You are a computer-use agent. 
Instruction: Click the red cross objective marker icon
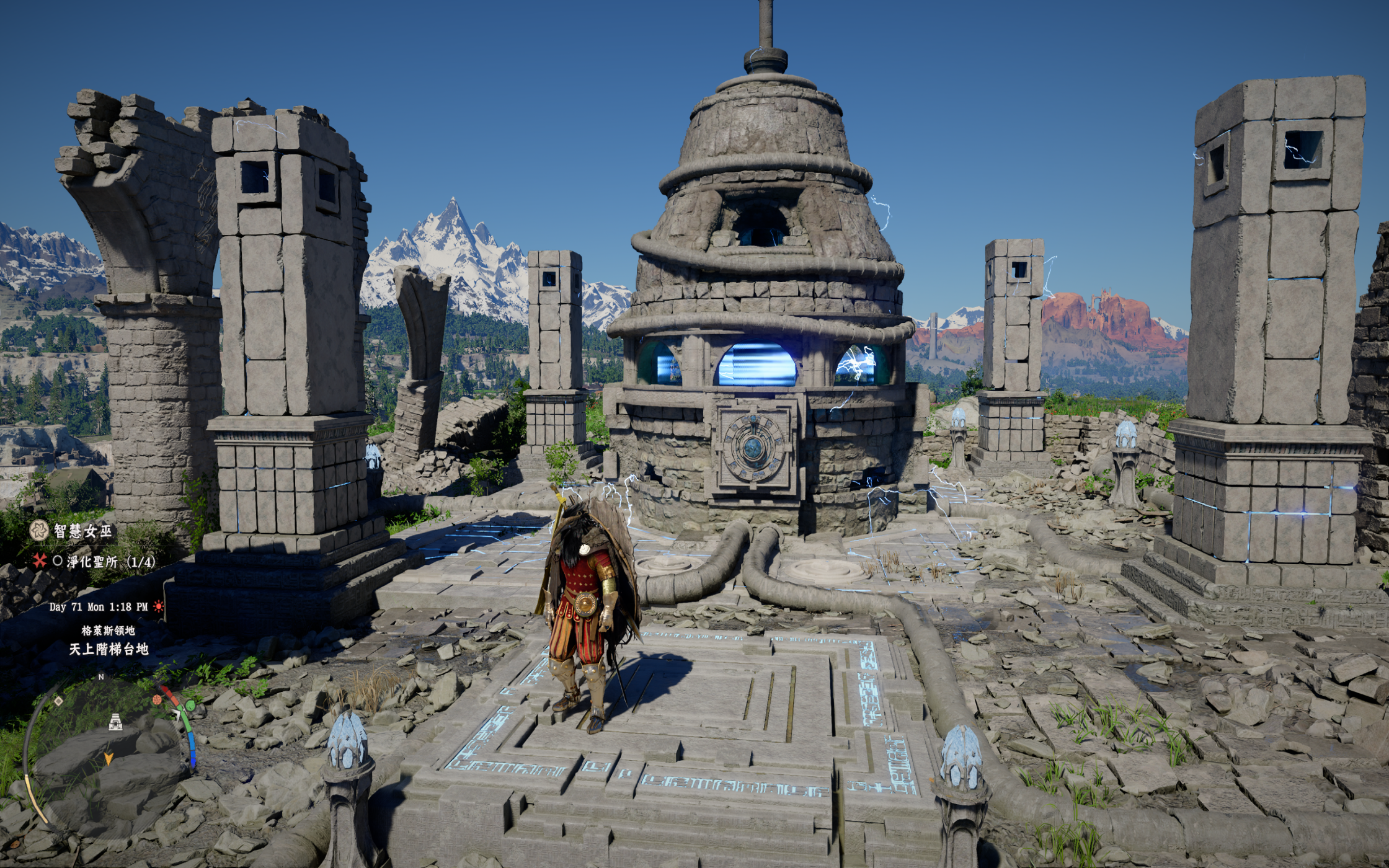(40, 561)
